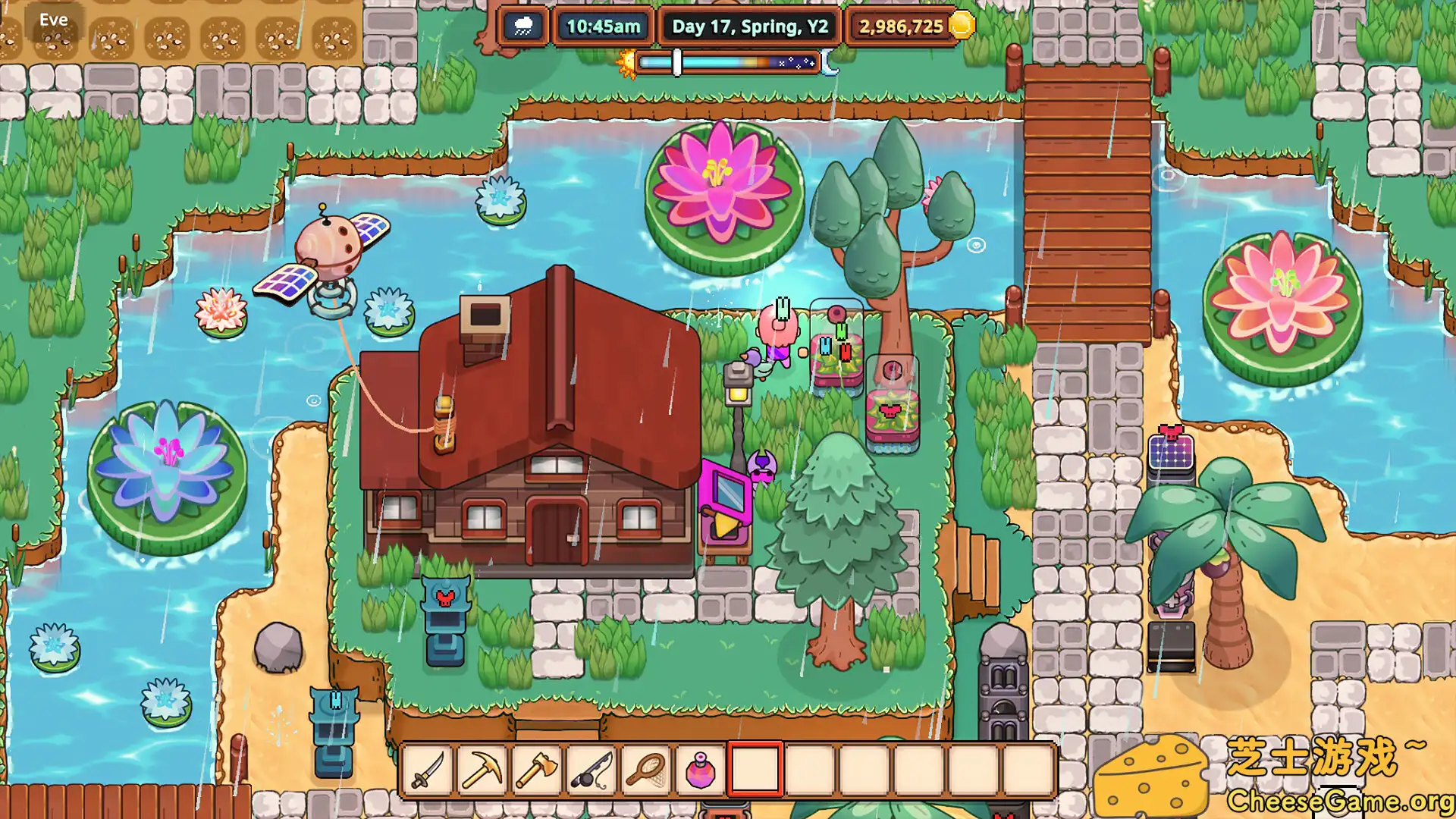Open the clock showing 10:45am
This screenshot has height=819, width=1456.
coord(601,26)
